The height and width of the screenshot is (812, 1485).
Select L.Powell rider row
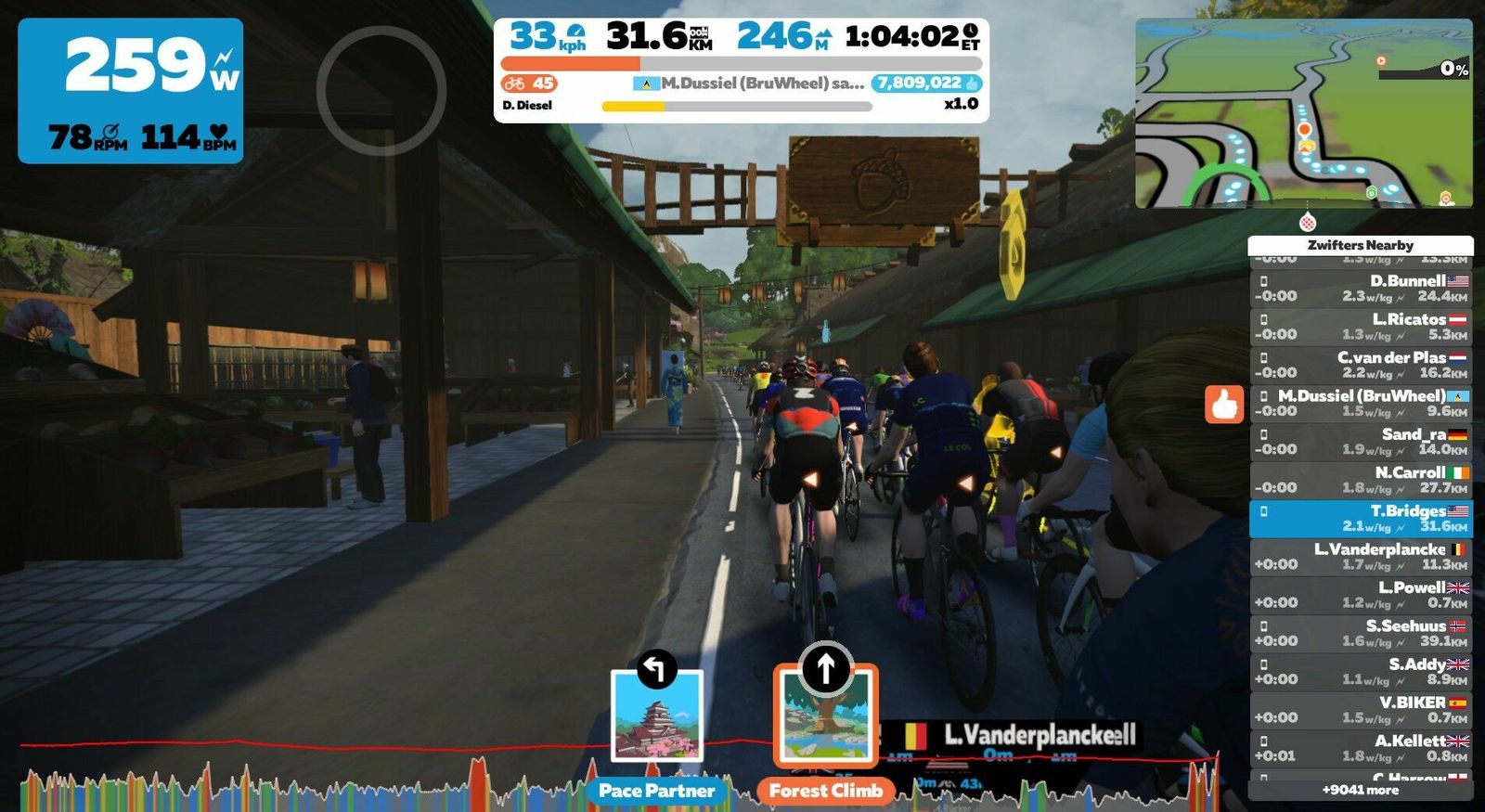[1361, 595]
